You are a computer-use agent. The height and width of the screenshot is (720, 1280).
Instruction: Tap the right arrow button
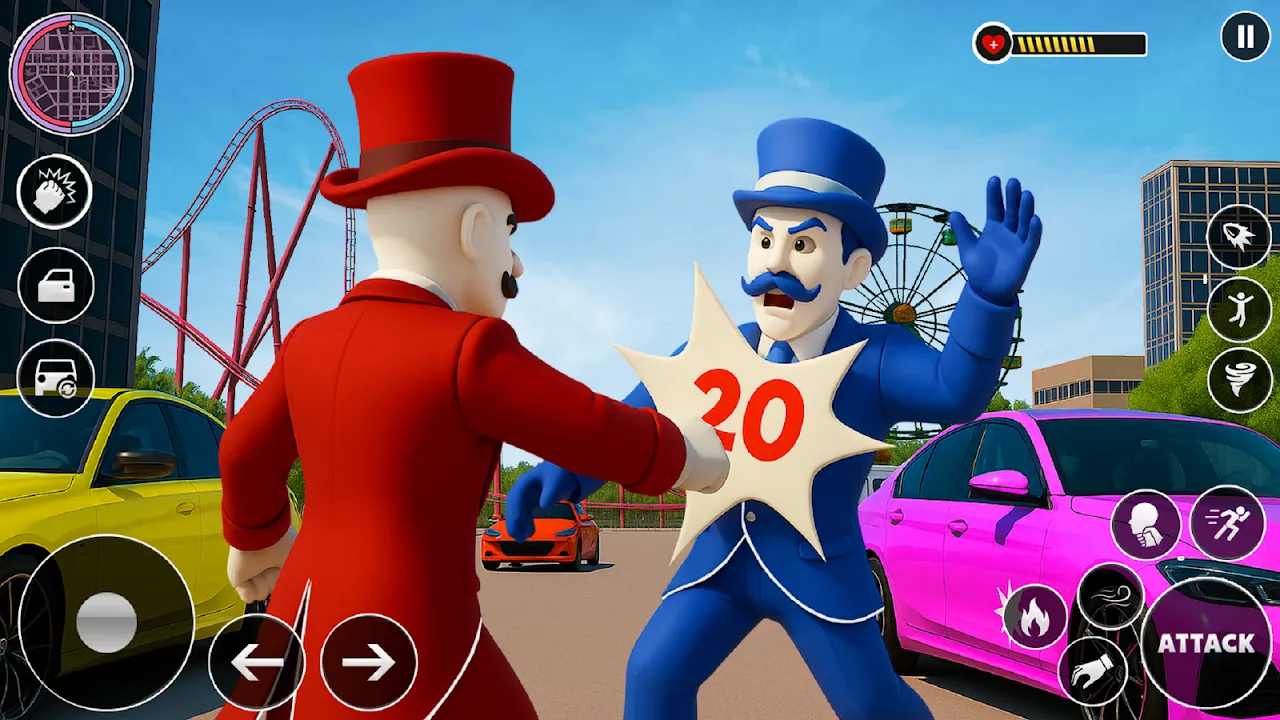point(368,662)
